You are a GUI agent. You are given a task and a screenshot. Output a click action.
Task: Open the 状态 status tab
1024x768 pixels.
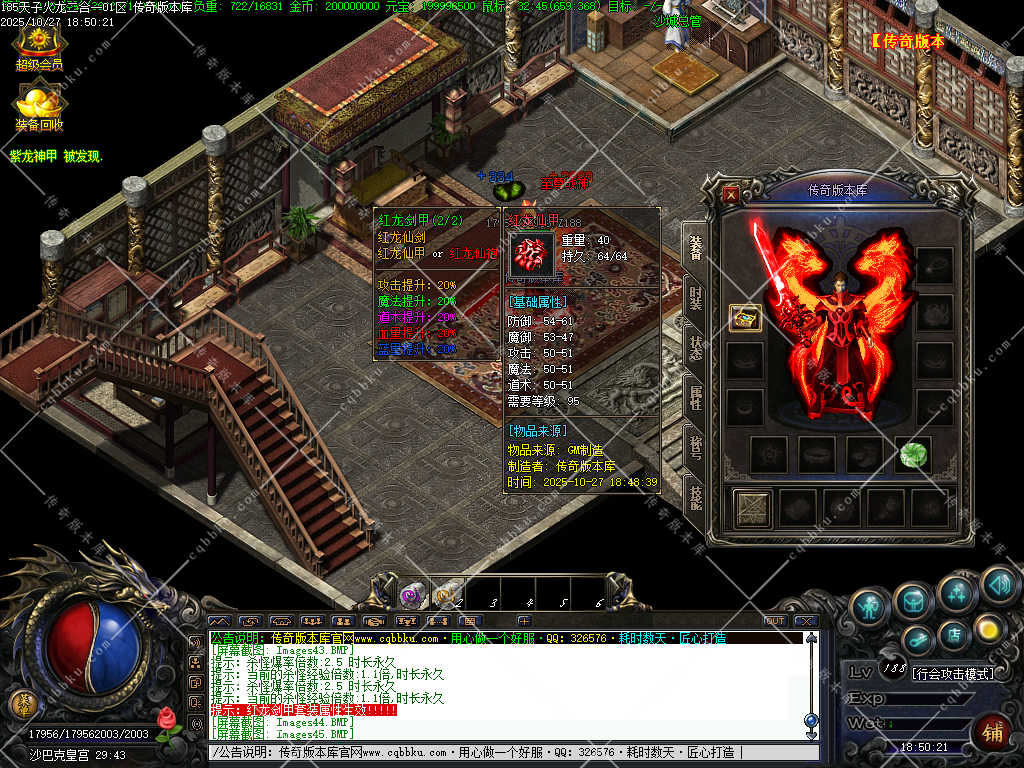[694, 348]
